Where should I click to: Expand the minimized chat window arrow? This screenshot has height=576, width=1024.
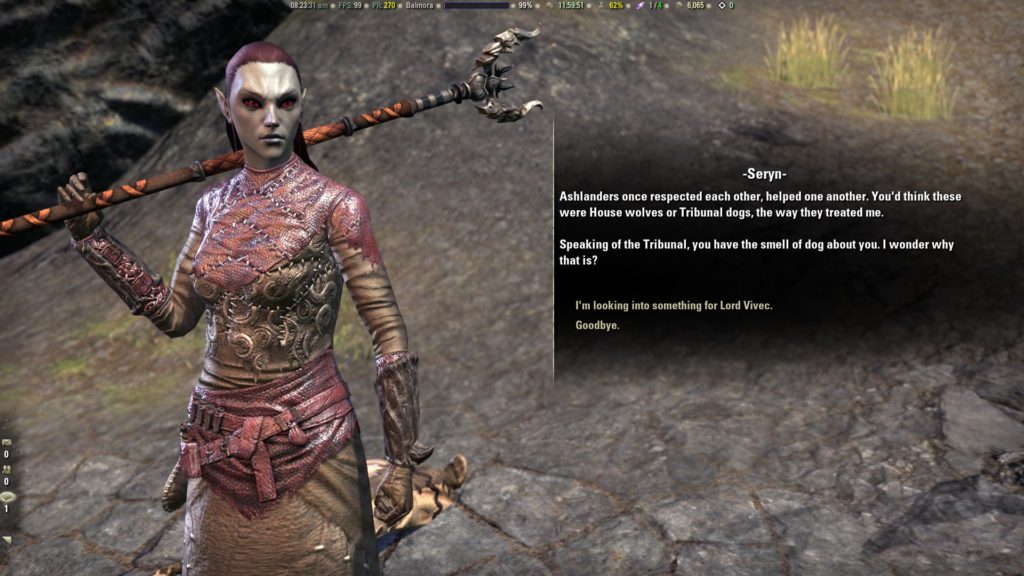pos(7,540)
